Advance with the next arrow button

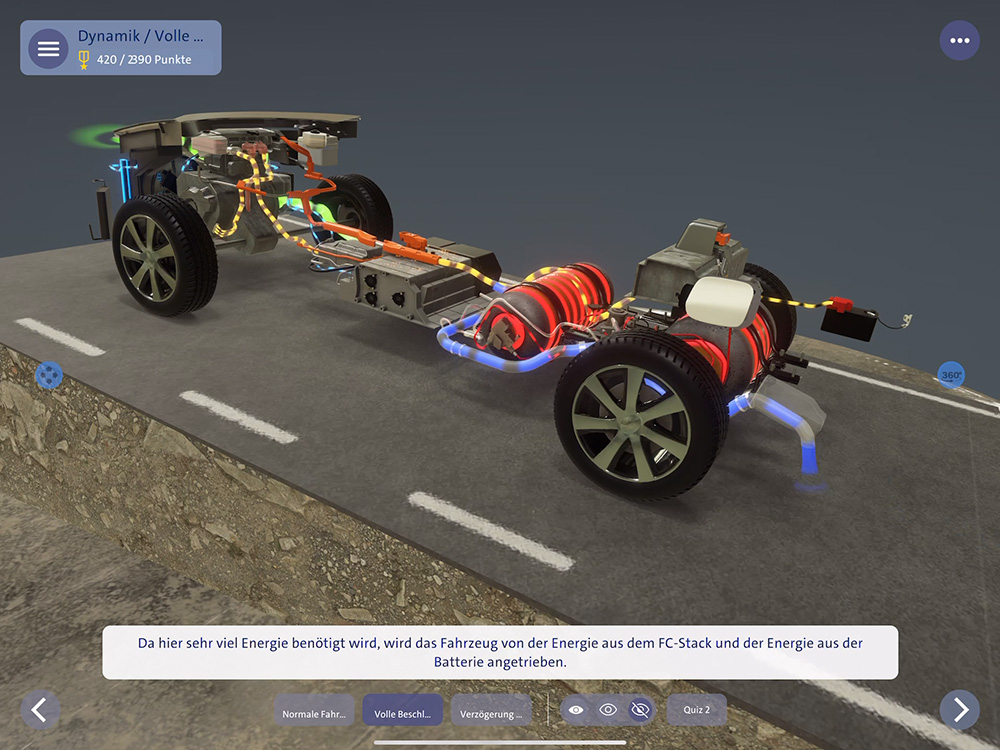point(960,710)
